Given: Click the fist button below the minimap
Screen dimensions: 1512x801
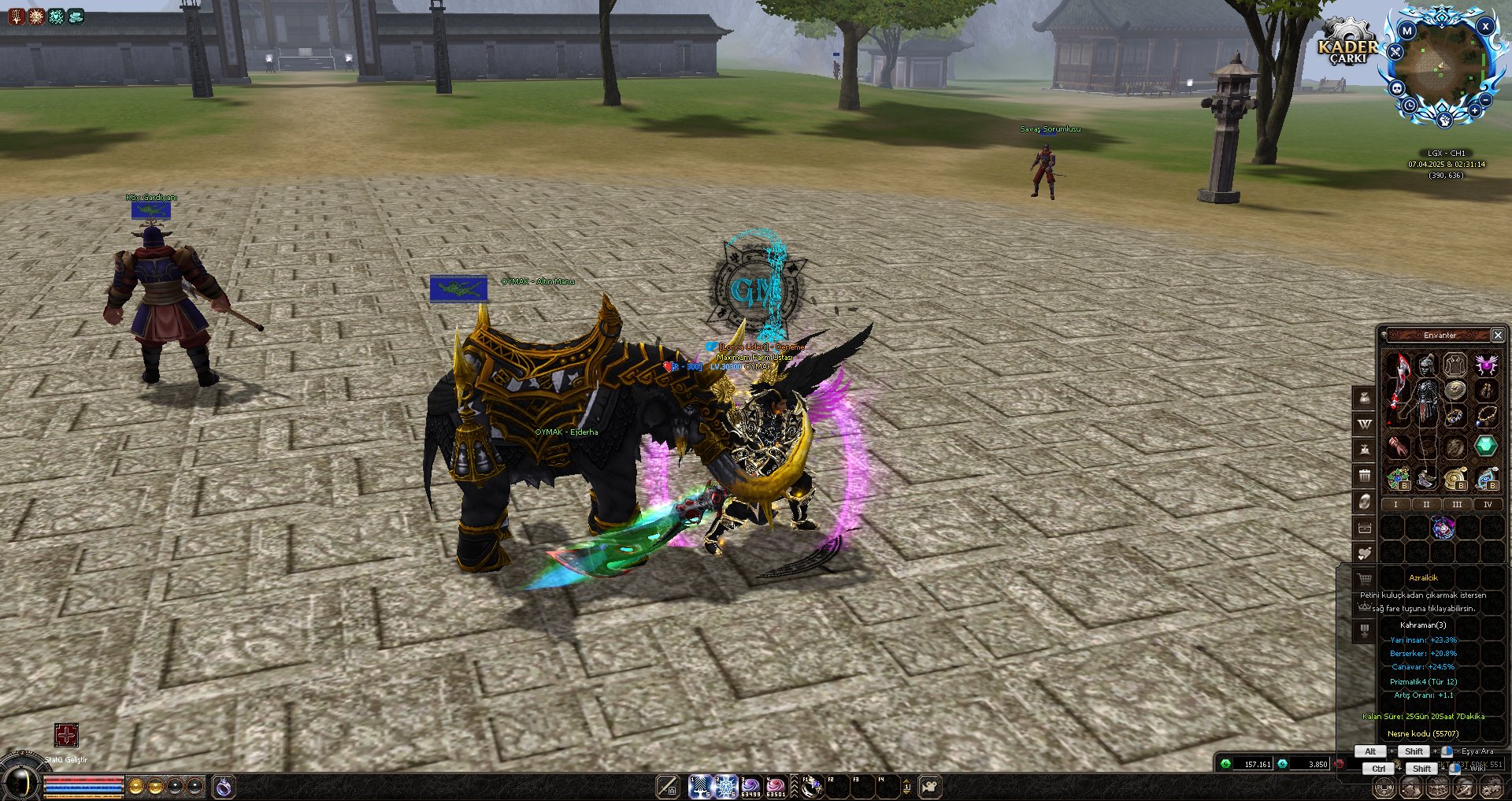Looking at the screenshot, I should (x=1444, y=120).
